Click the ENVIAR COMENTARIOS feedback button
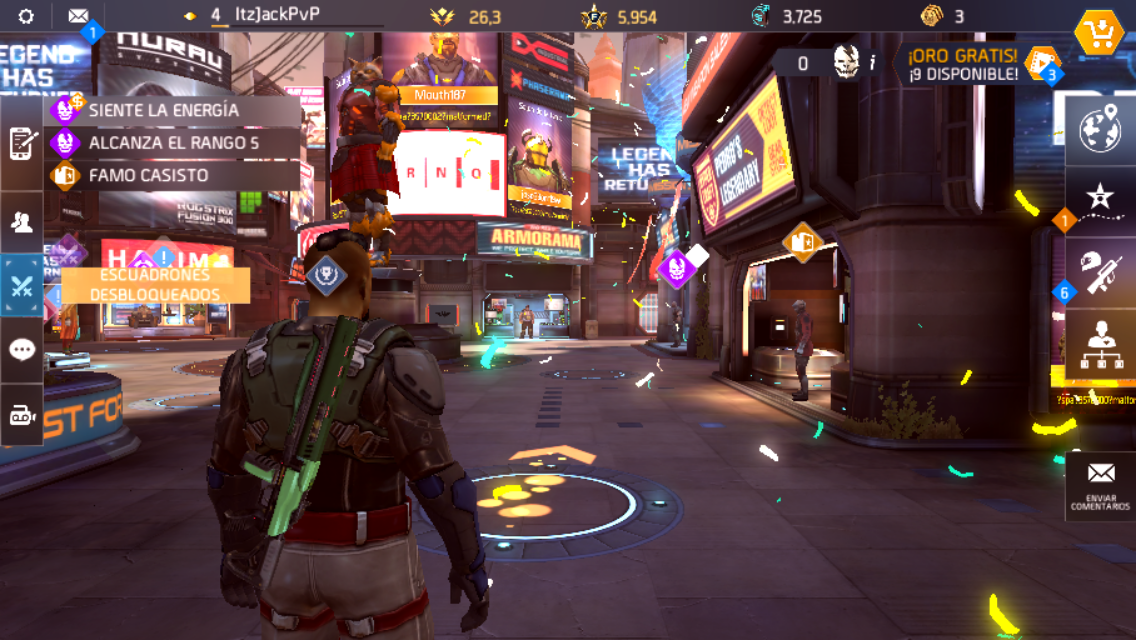This screenshot has width=1136, height=640. click(x=1100, y=485)
